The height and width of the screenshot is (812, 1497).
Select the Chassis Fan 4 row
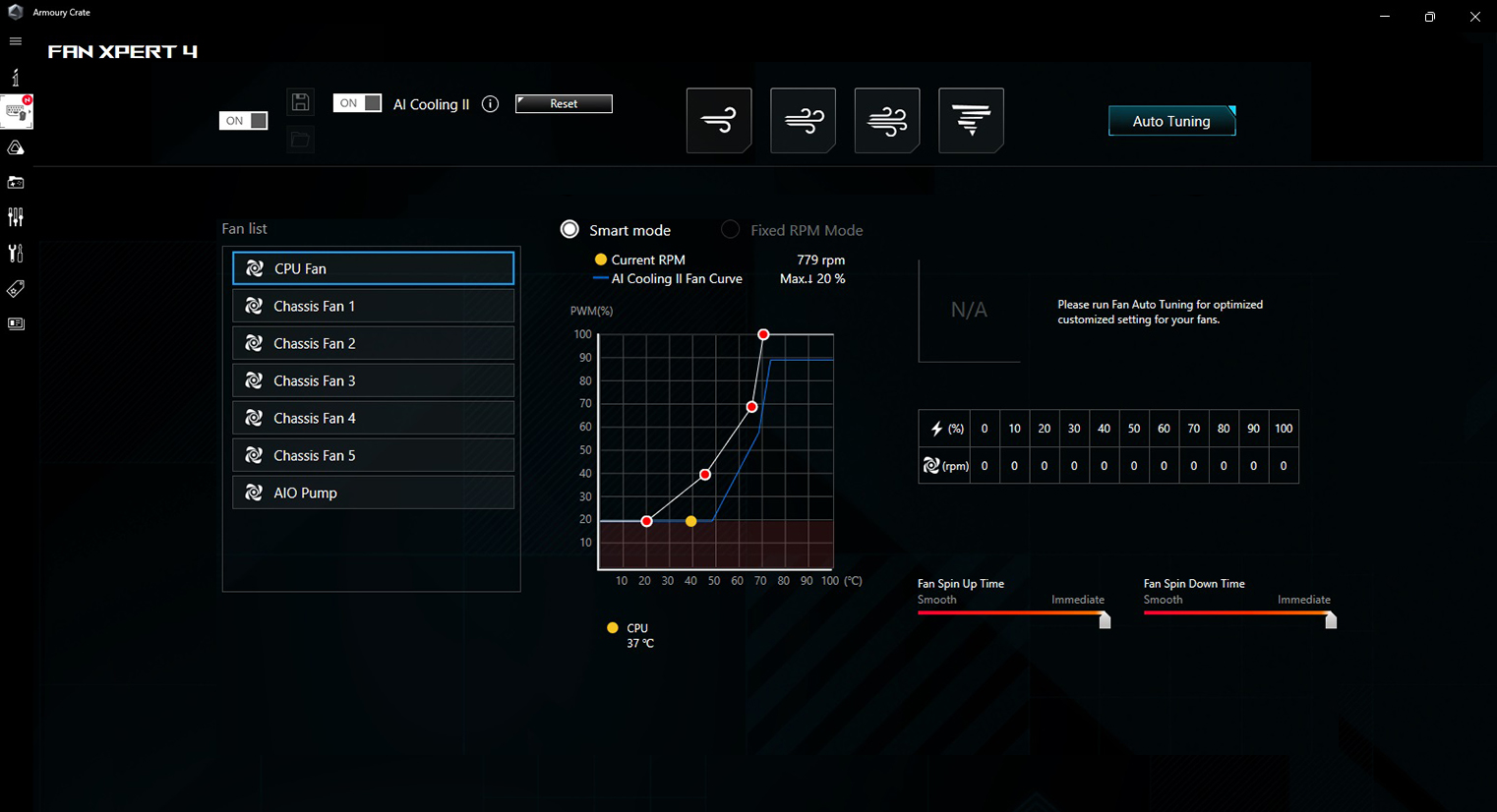373,418
